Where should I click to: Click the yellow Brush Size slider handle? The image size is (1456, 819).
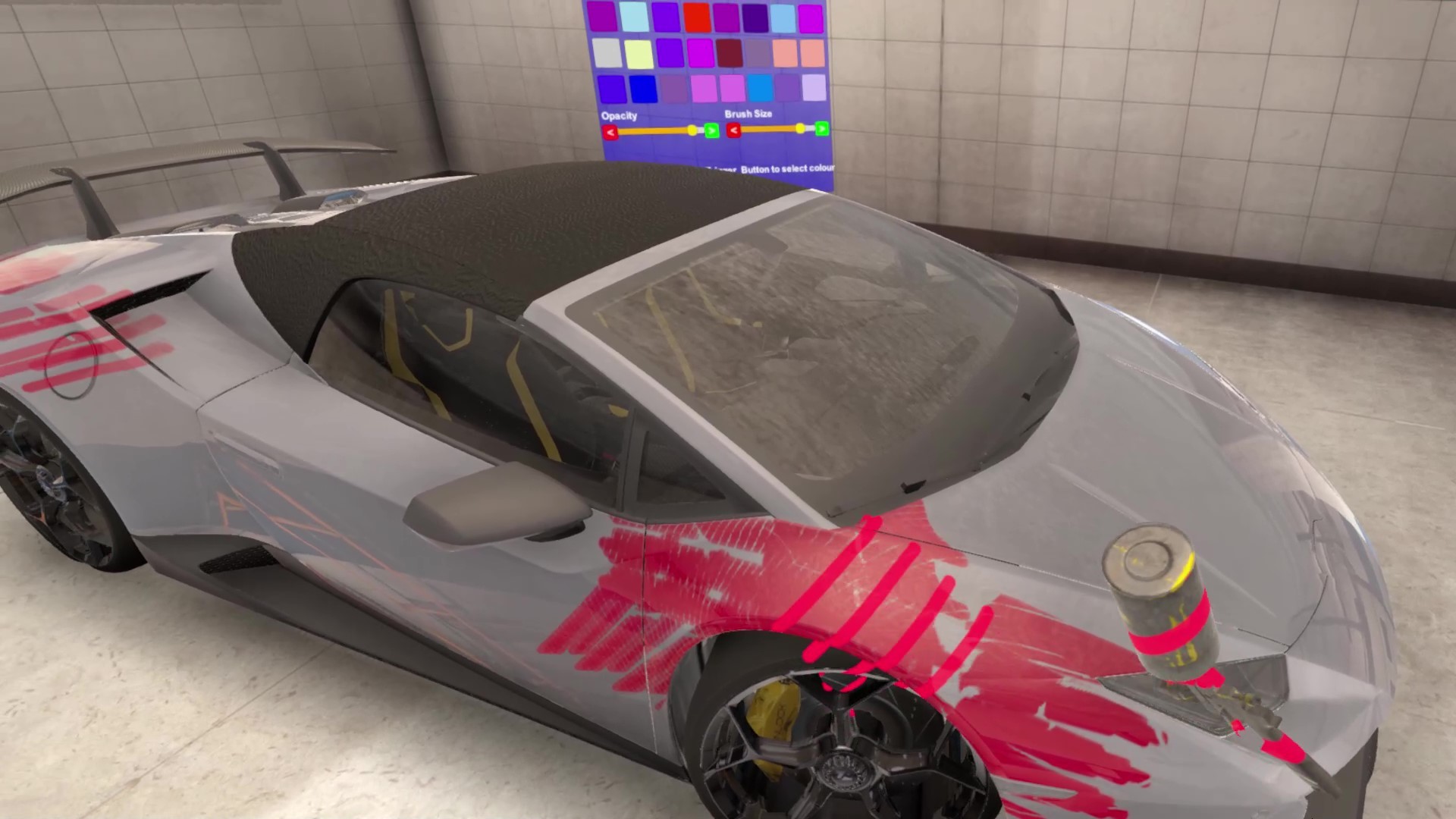pos(800,129)
